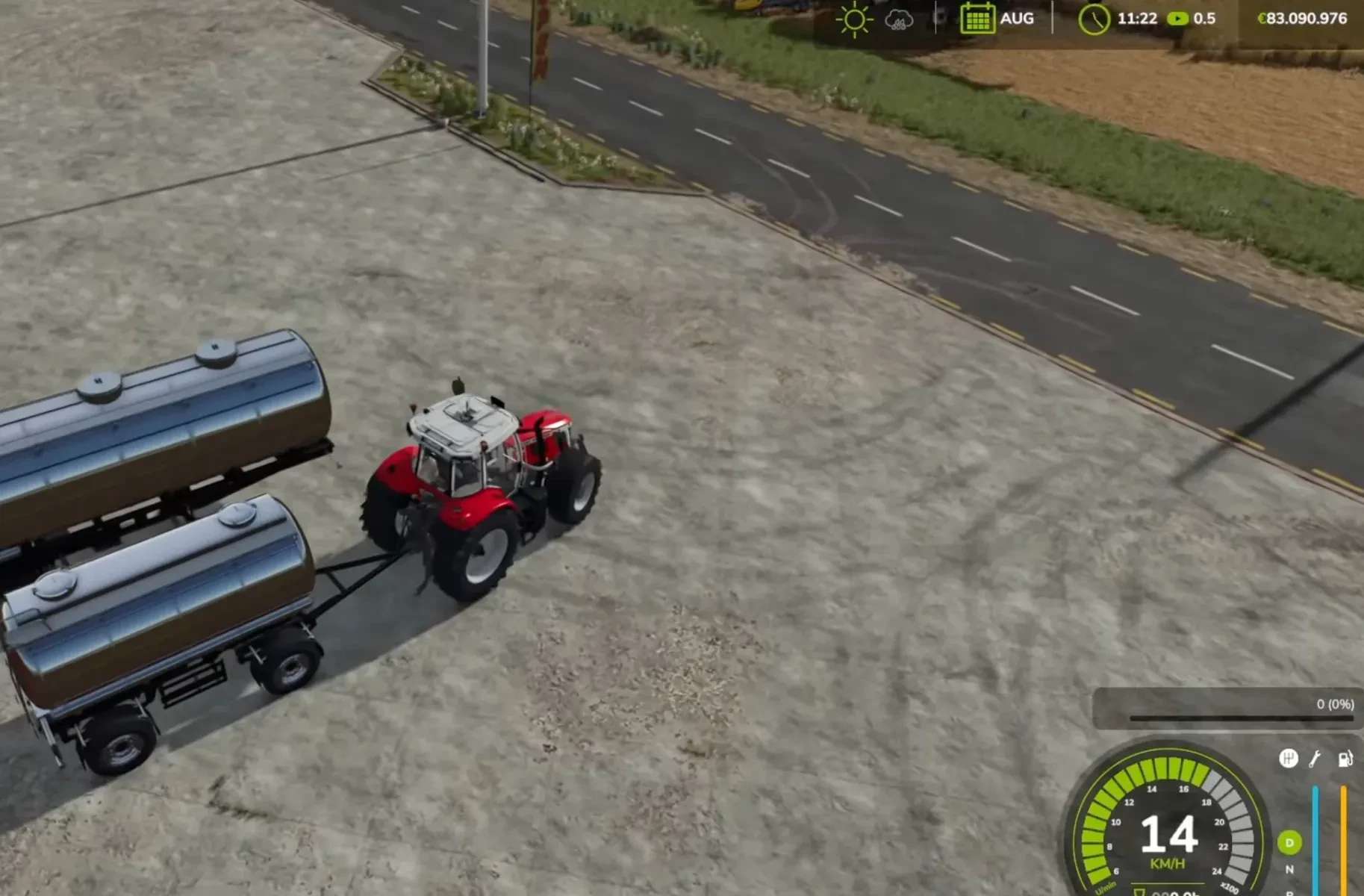Click the gearbox shifter icon
Screen dimensions: 1364x896
pyautogui.click(x=1288, y=759)
